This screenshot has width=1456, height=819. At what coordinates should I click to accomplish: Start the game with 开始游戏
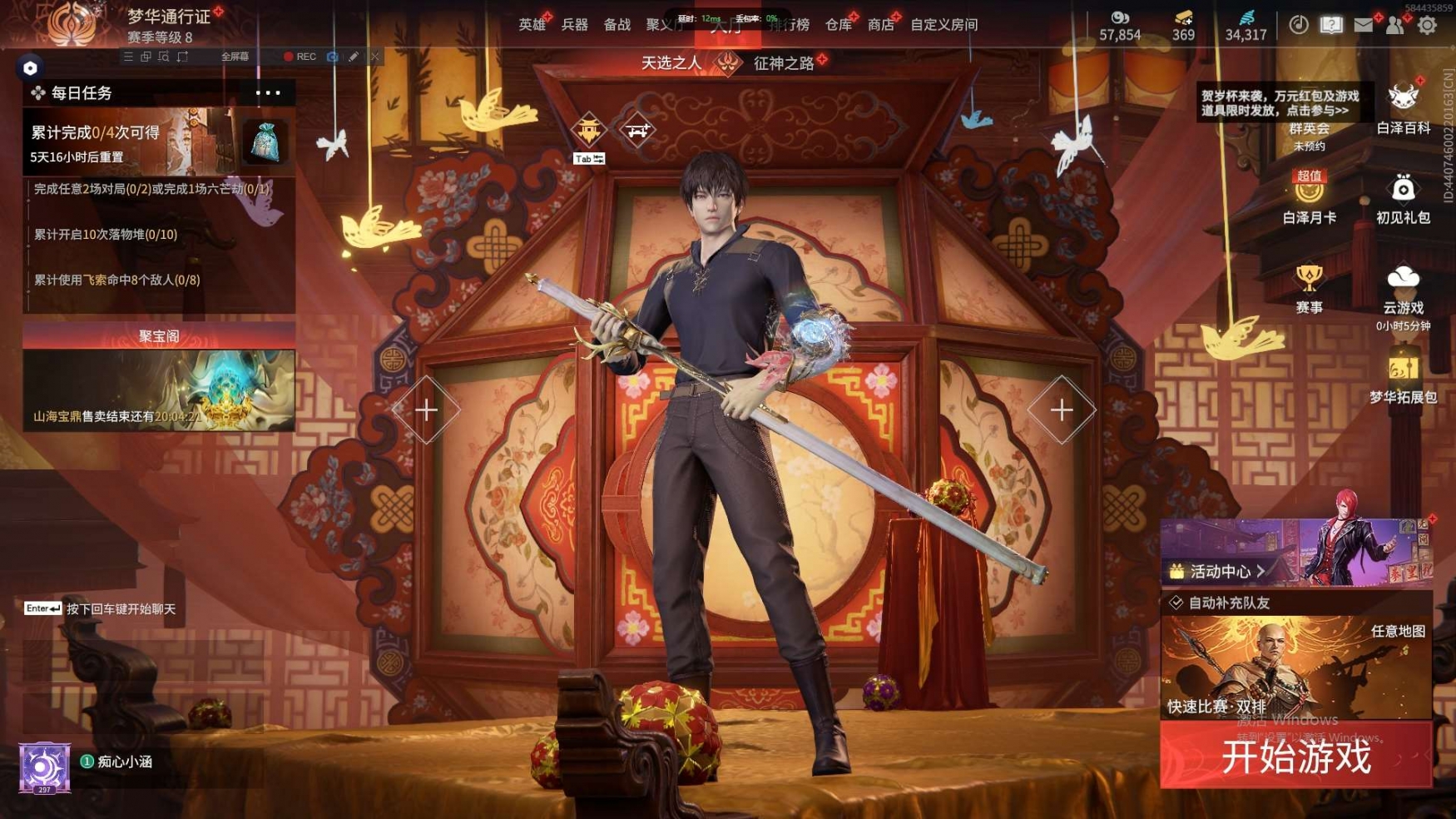(x=1295, y=757)
